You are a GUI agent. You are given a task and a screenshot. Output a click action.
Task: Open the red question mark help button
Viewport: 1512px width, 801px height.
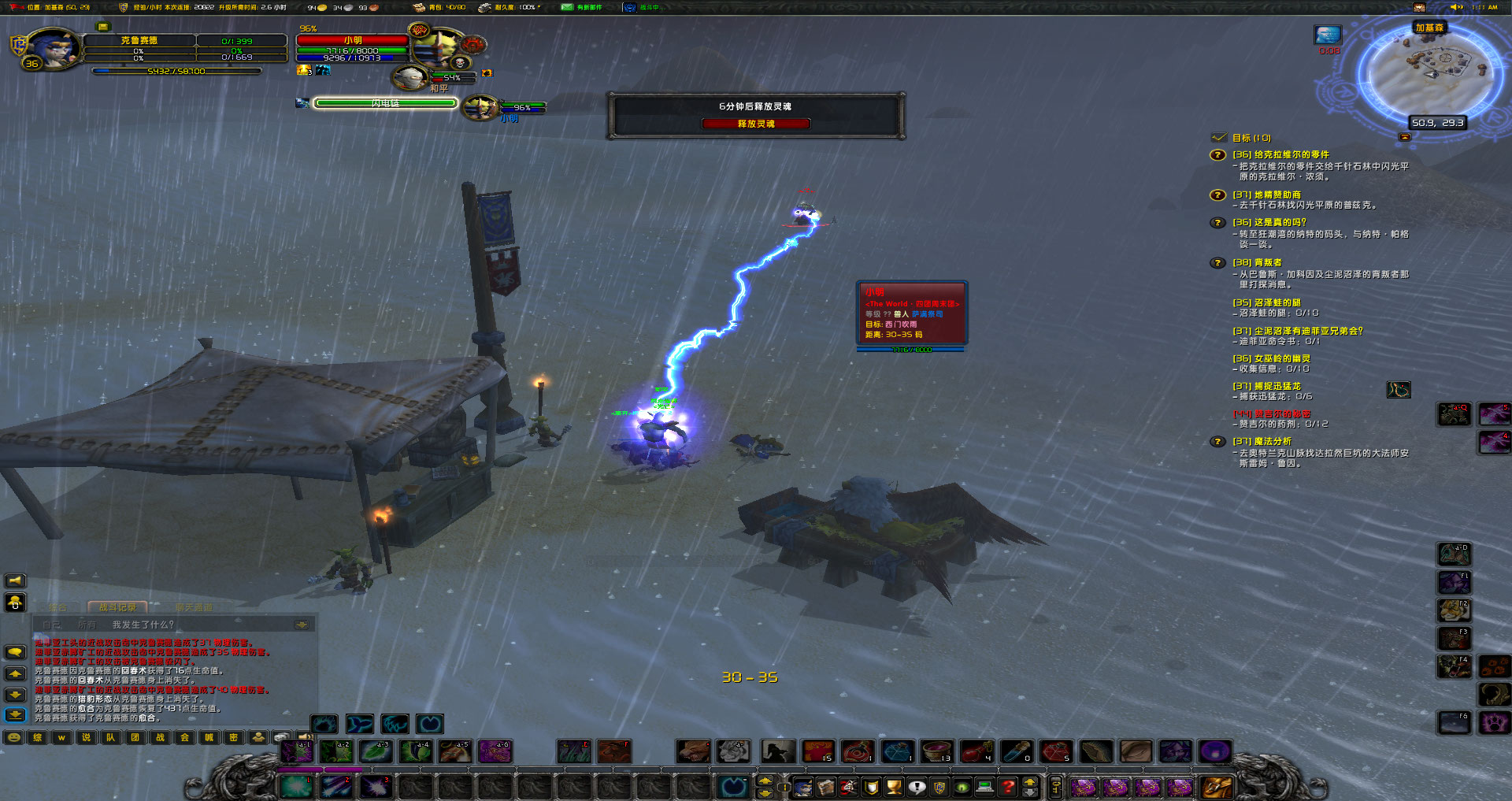pyautogui.click(x=1007, y=786)
